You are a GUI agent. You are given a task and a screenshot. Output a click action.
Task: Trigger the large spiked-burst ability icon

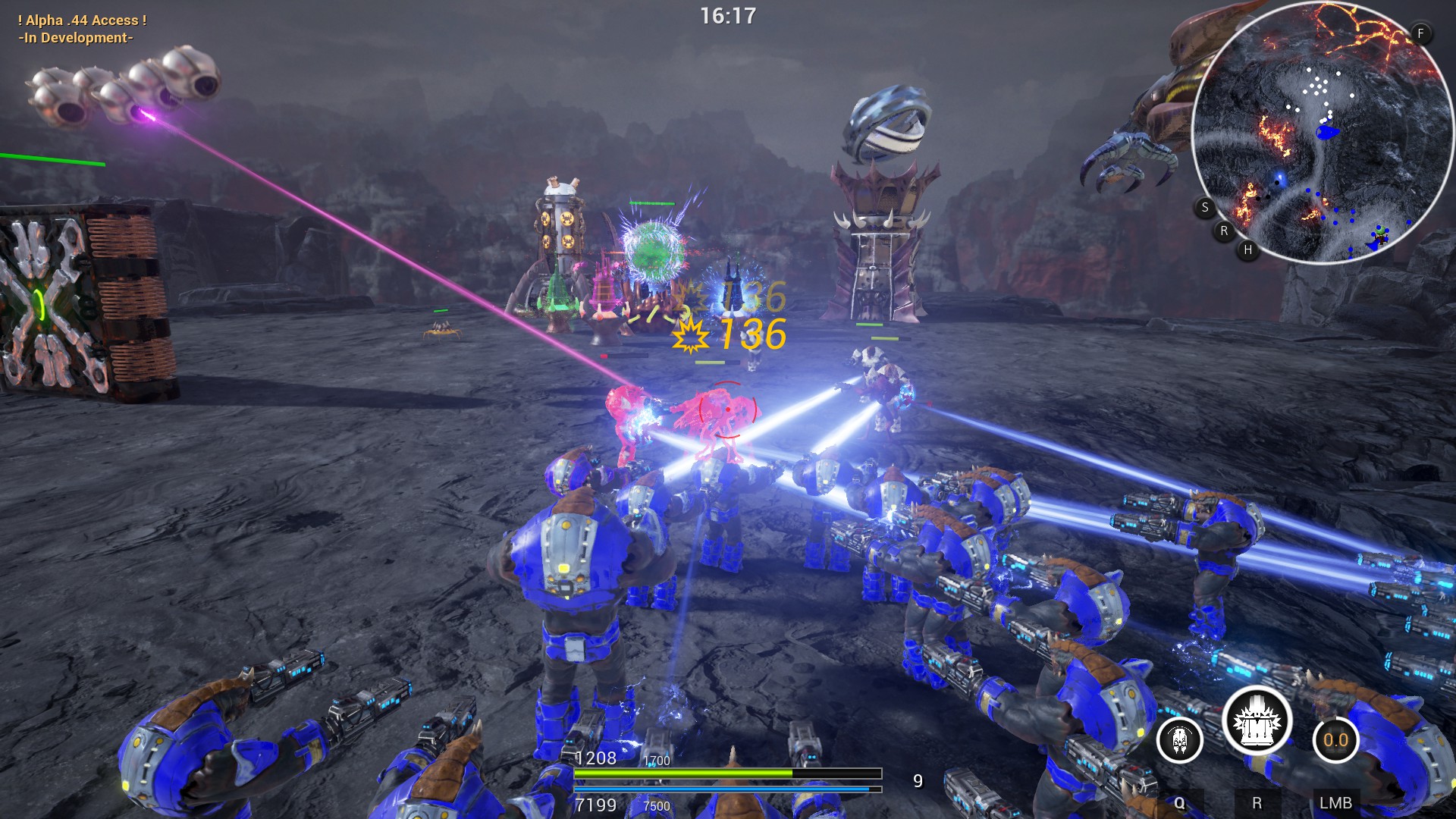tap(1257, 723)
